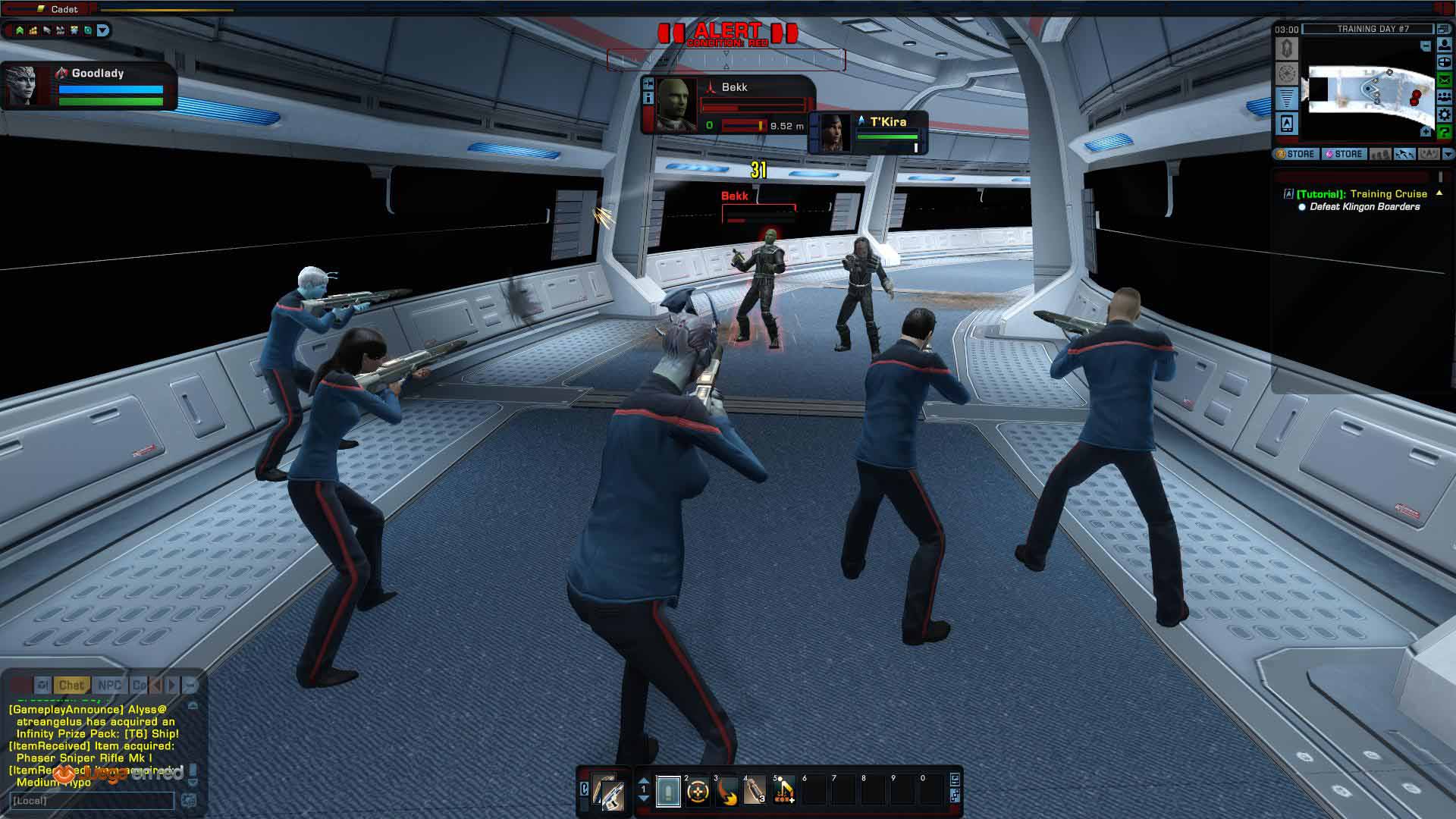
Task: Switch to the NPC chat tab
Action: click(109, 686)
